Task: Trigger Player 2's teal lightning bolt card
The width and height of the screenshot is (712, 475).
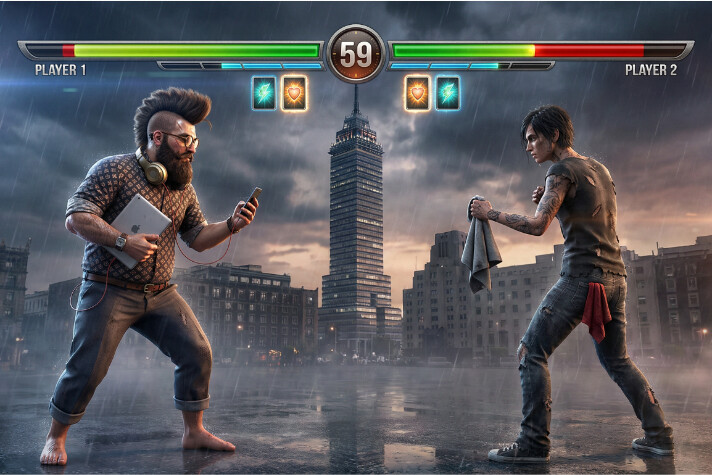Action: tap(447, 93)
